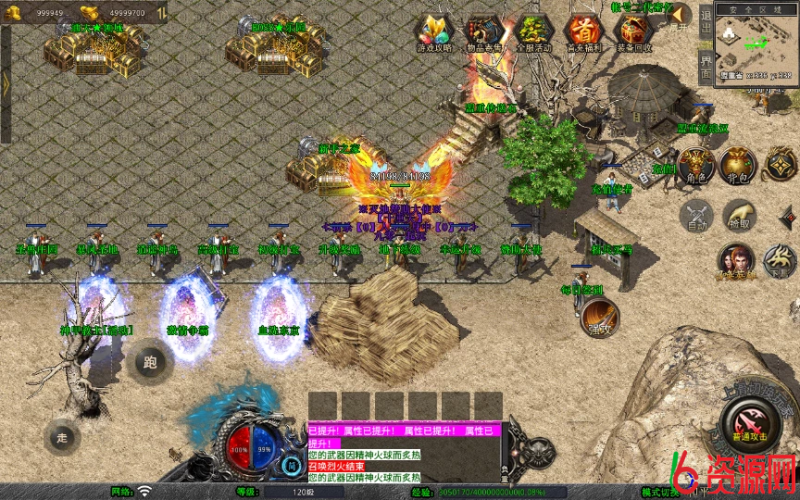
Task: Click the 下马 dismount button
Action: (781, 262)
